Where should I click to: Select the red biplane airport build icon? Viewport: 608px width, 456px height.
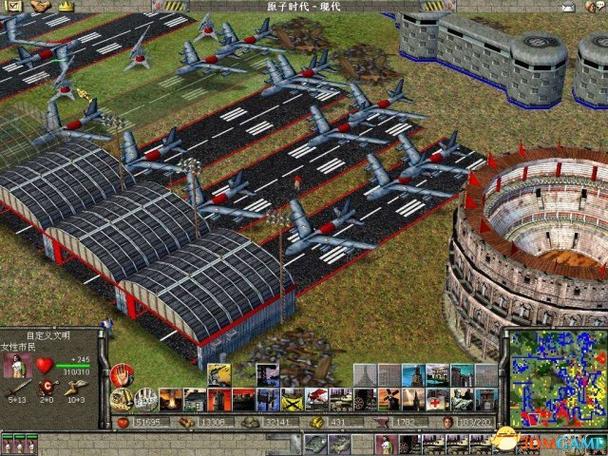[316, 400]
